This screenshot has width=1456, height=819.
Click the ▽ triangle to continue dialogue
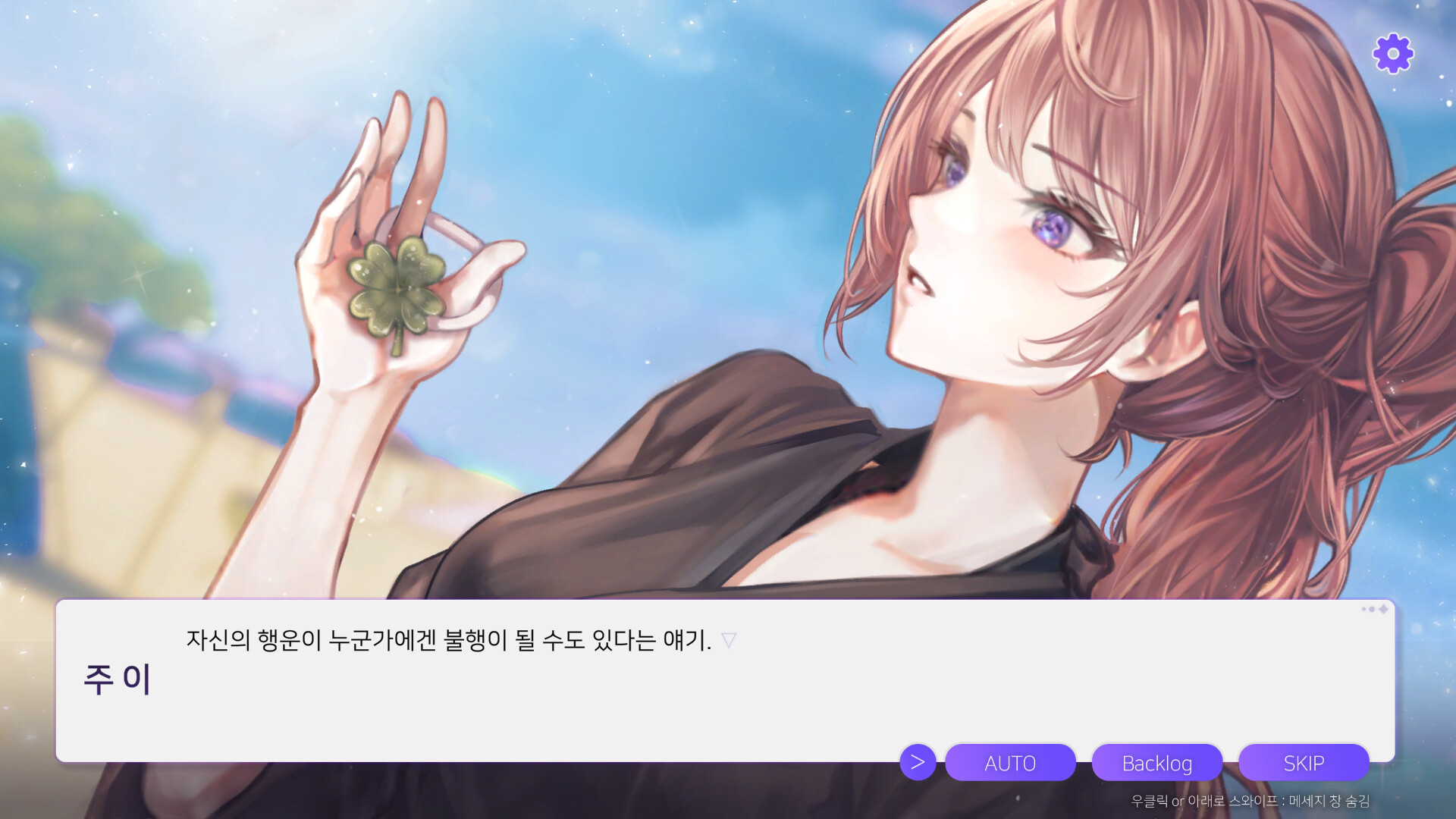click(729, 641)
